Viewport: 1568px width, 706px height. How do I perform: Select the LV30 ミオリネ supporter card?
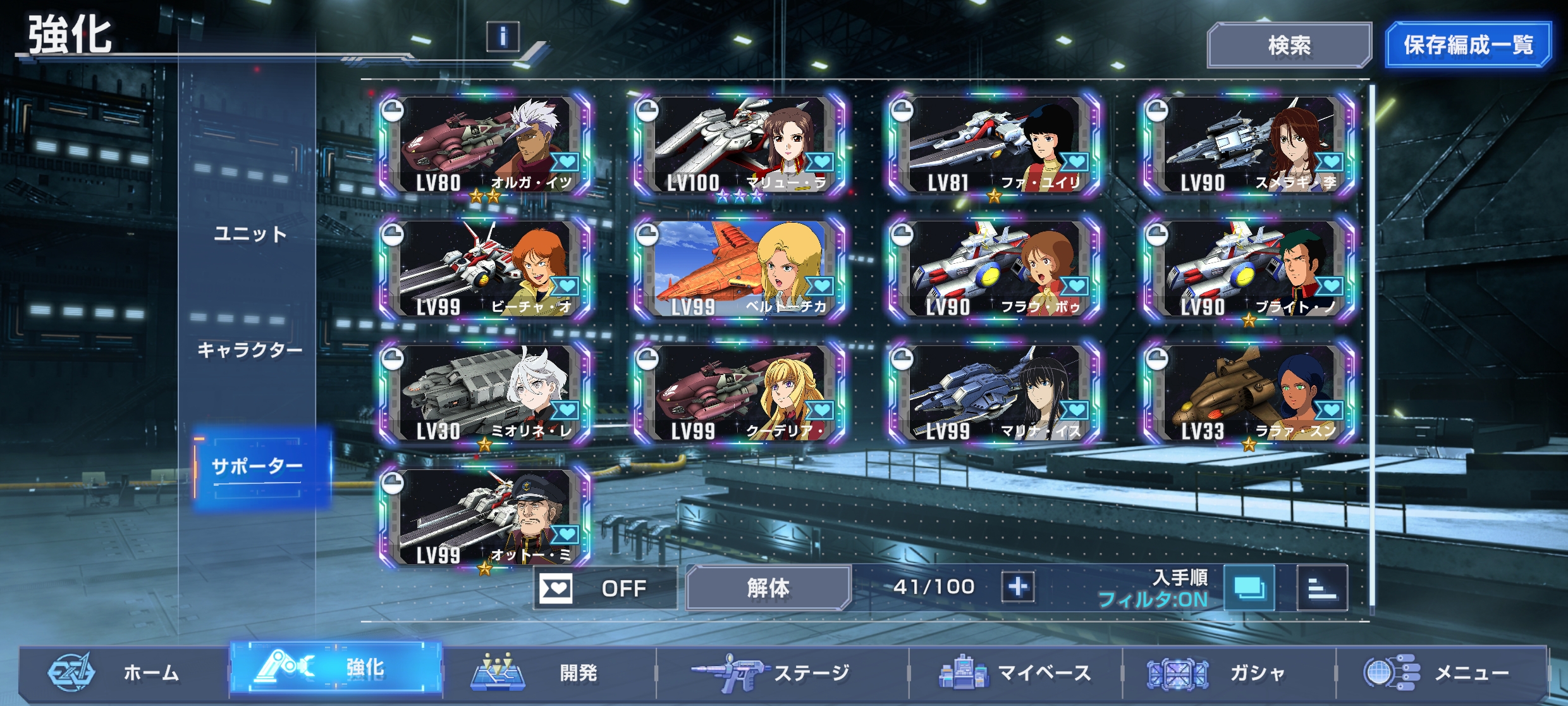click(x=486, y=393)
